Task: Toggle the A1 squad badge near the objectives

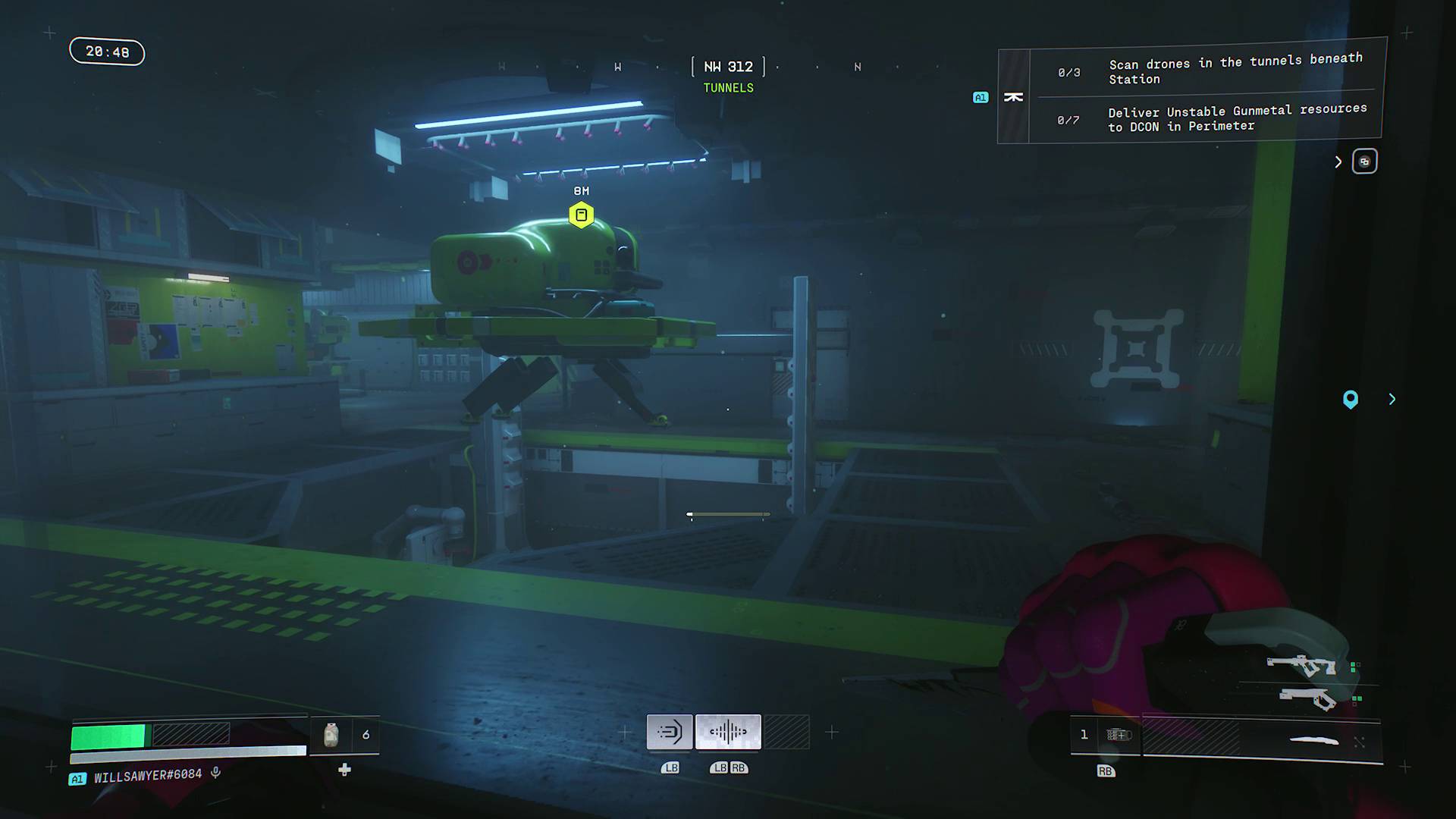Action: (x=980, y=97)
